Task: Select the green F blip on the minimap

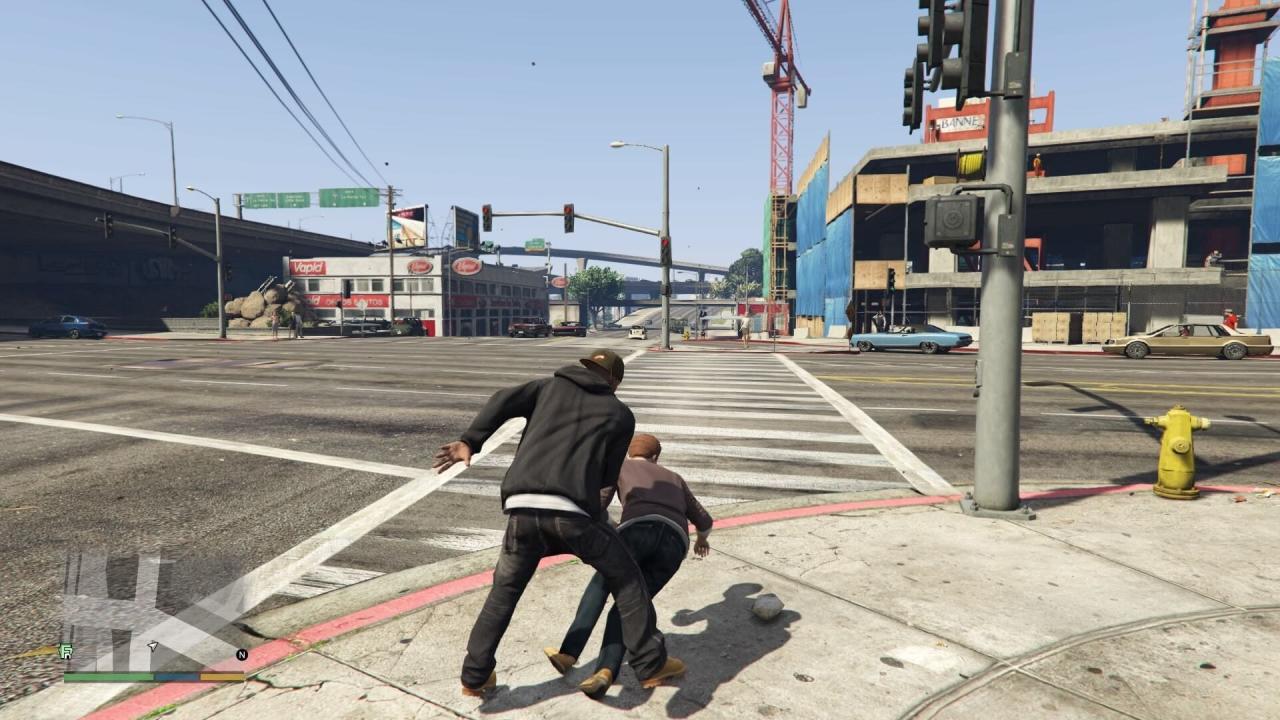Action: pyautogui.click(x=67, y=651)
